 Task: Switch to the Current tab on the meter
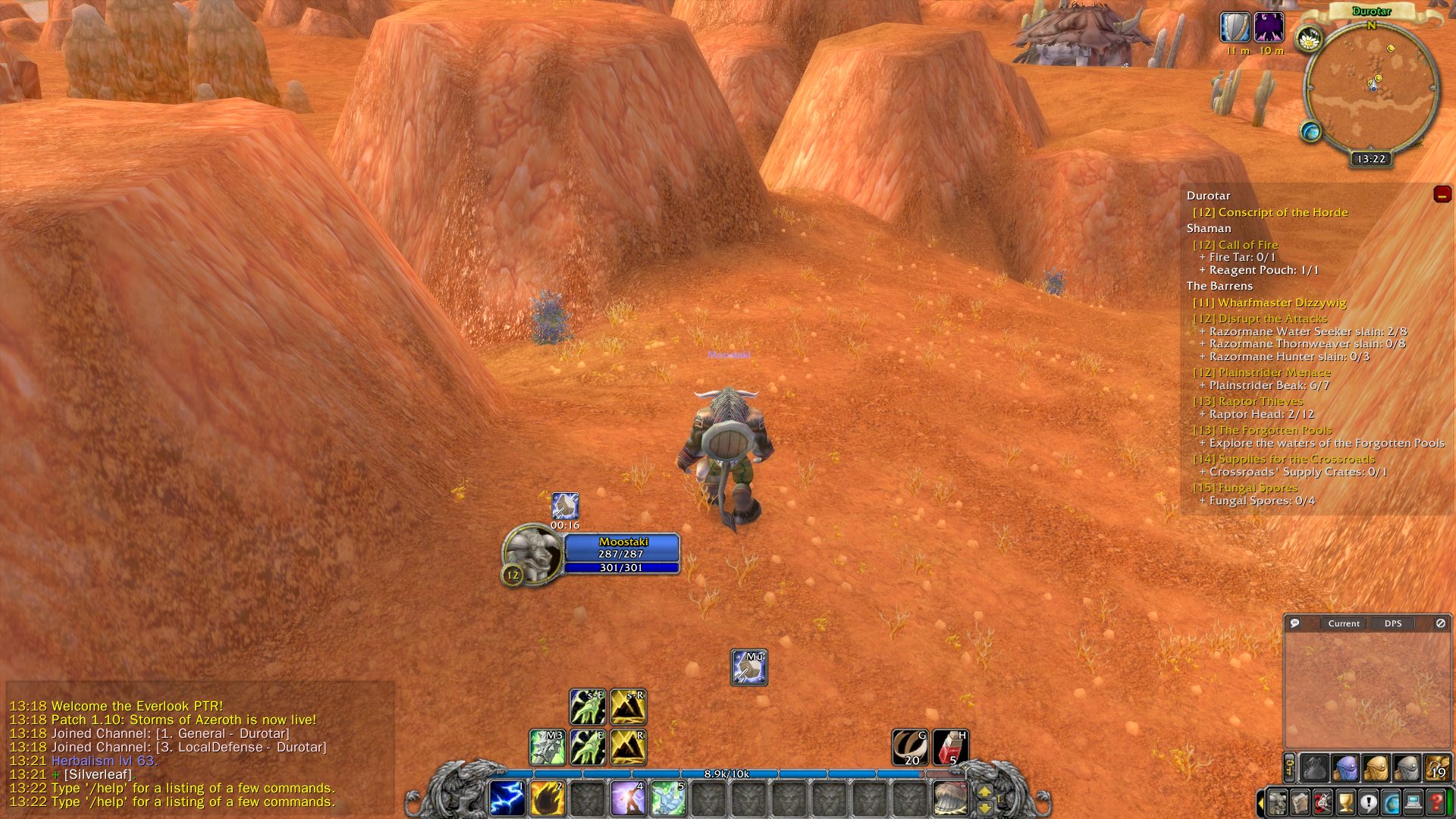point(1343,623)
